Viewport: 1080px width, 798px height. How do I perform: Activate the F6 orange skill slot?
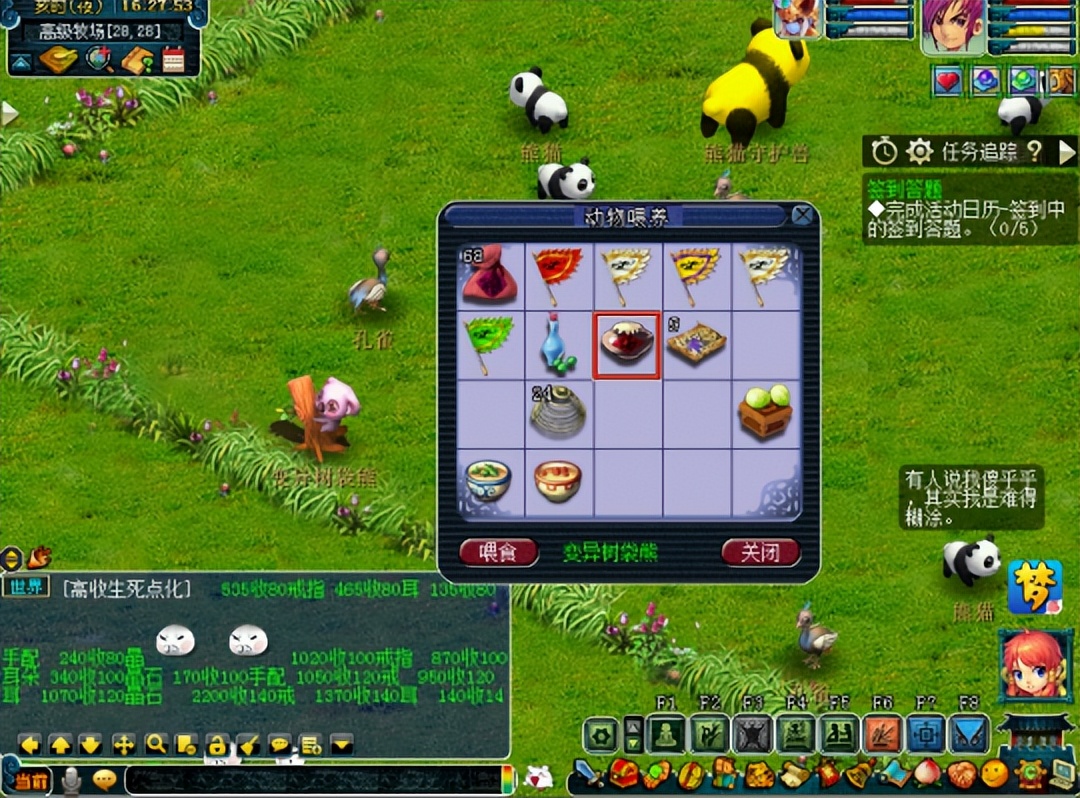point(882,735)
